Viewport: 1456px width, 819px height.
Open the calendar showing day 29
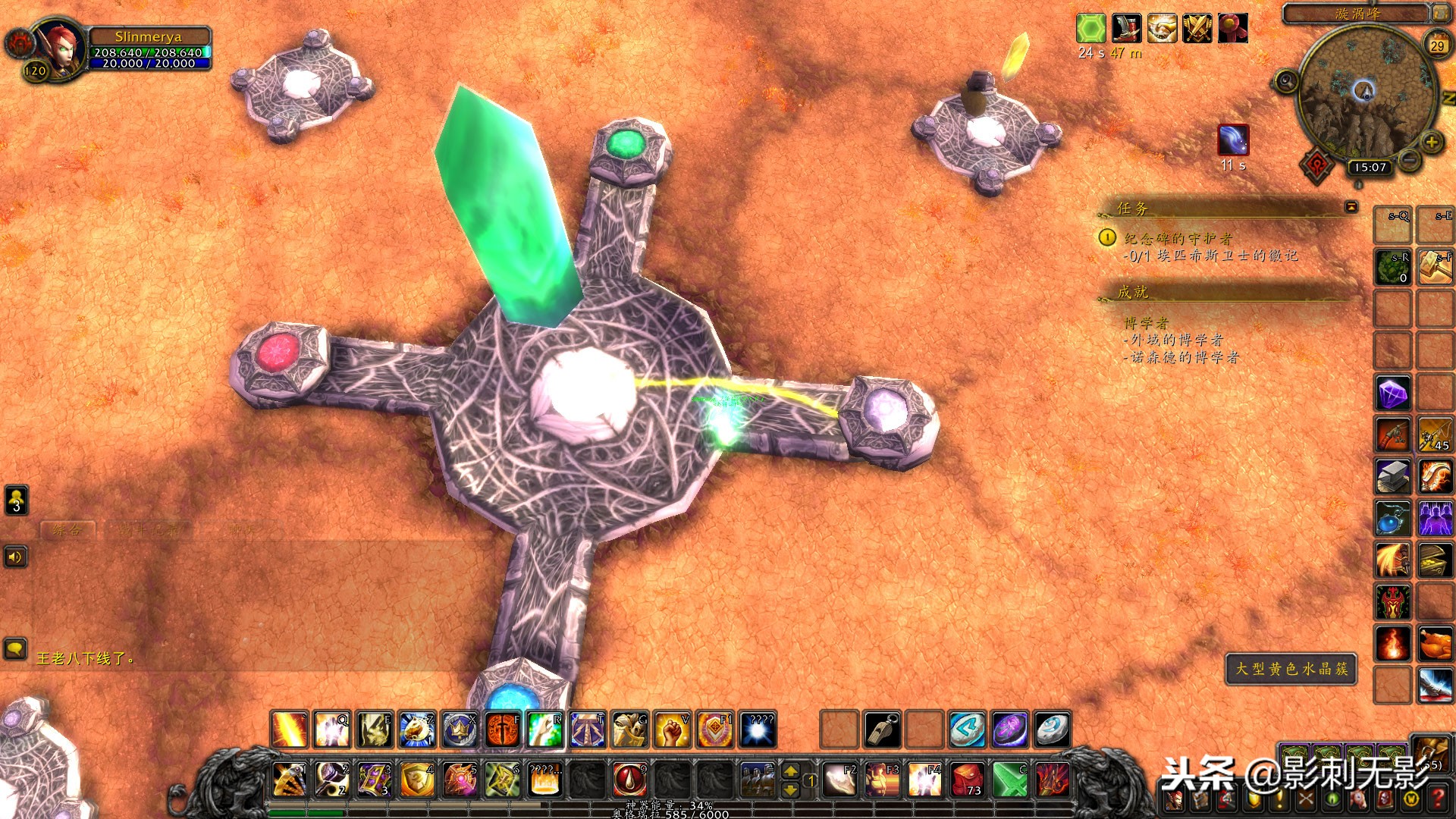[x=1437, y=45]
